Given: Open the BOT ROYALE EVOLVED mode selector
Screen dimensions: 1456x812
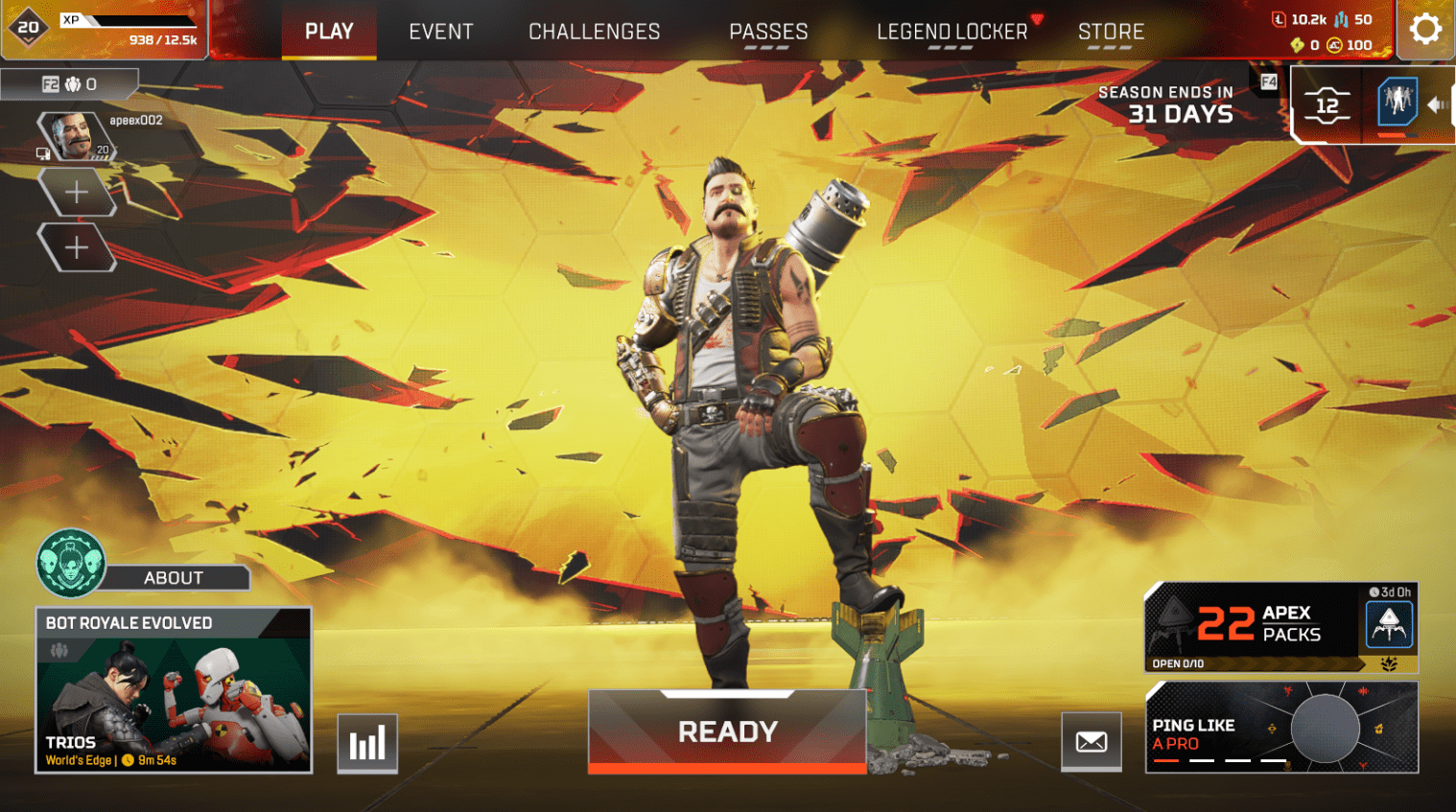Looking at the screenshot, I should pos(173,690).
